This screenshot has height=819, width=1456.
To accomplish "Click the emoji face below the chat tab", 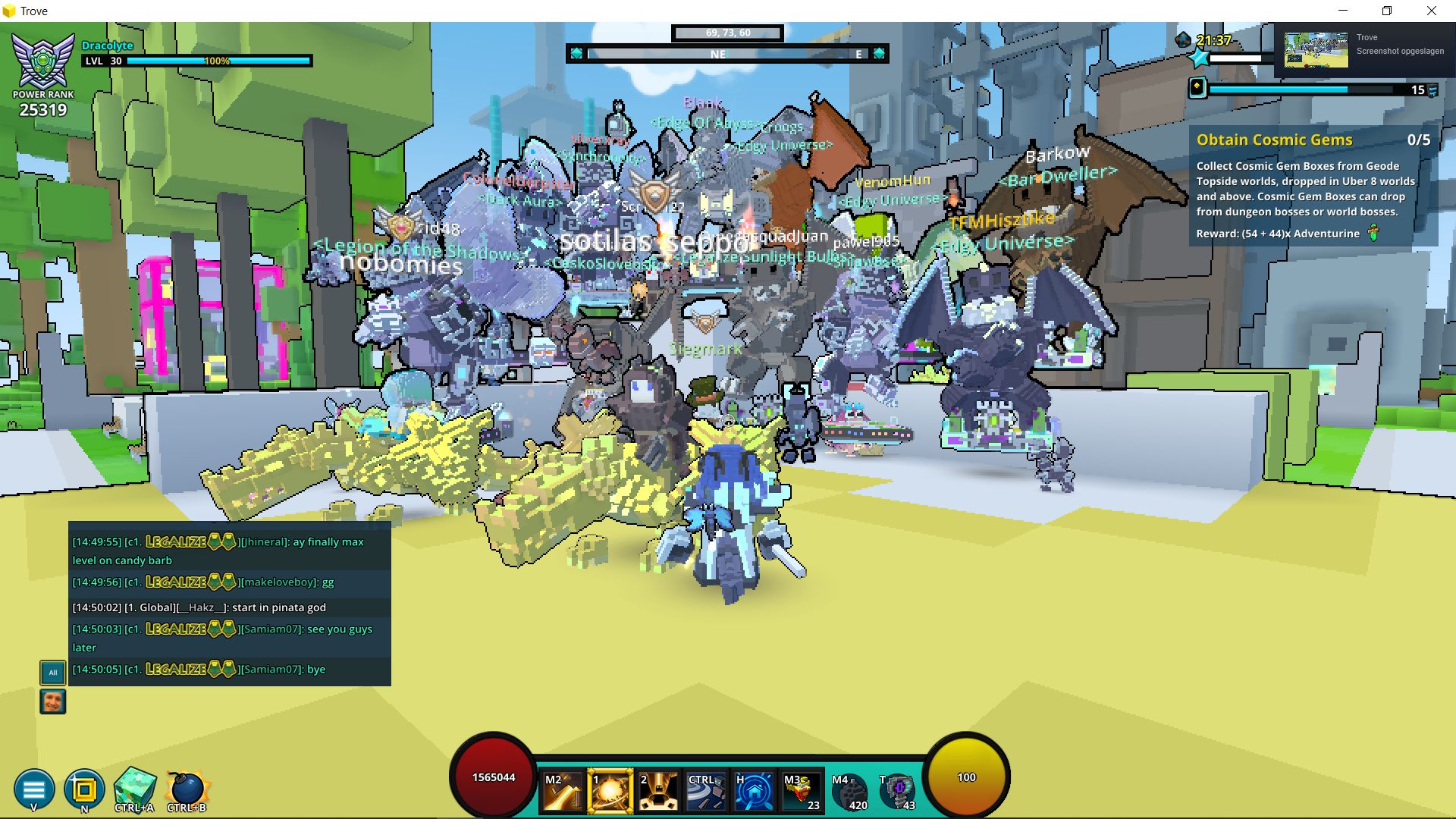I will coord(52,701).
